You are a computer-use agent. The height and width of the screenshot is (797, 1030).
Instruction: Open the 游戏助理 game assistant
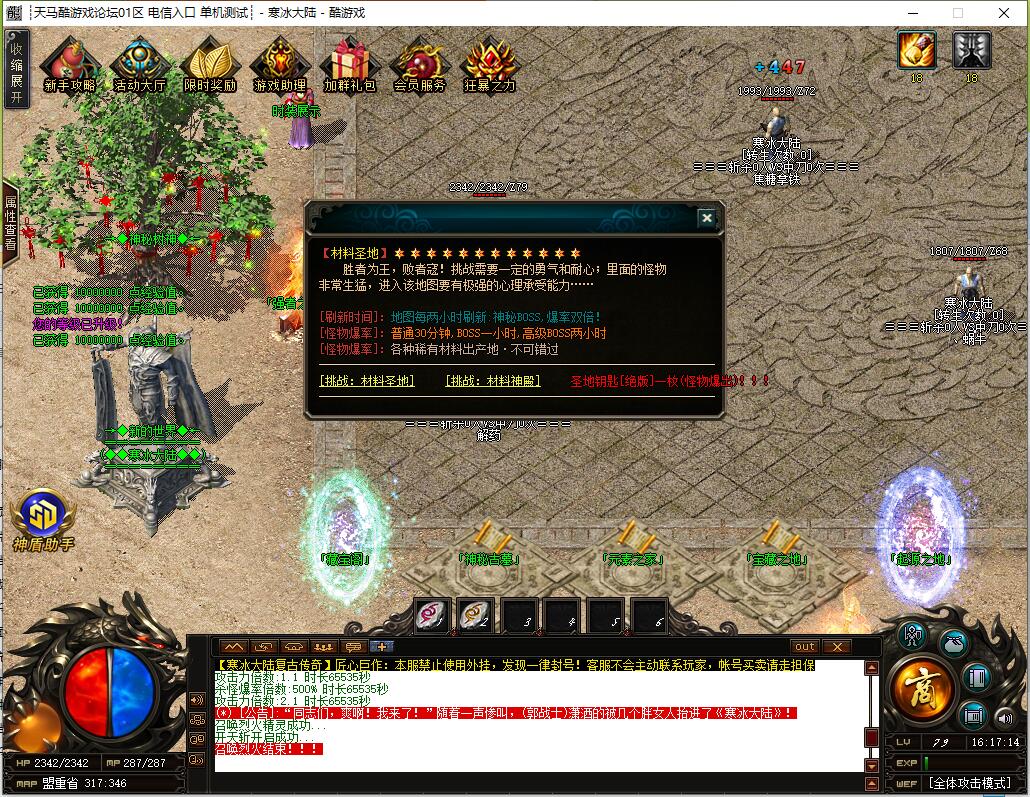coord(279,66)
